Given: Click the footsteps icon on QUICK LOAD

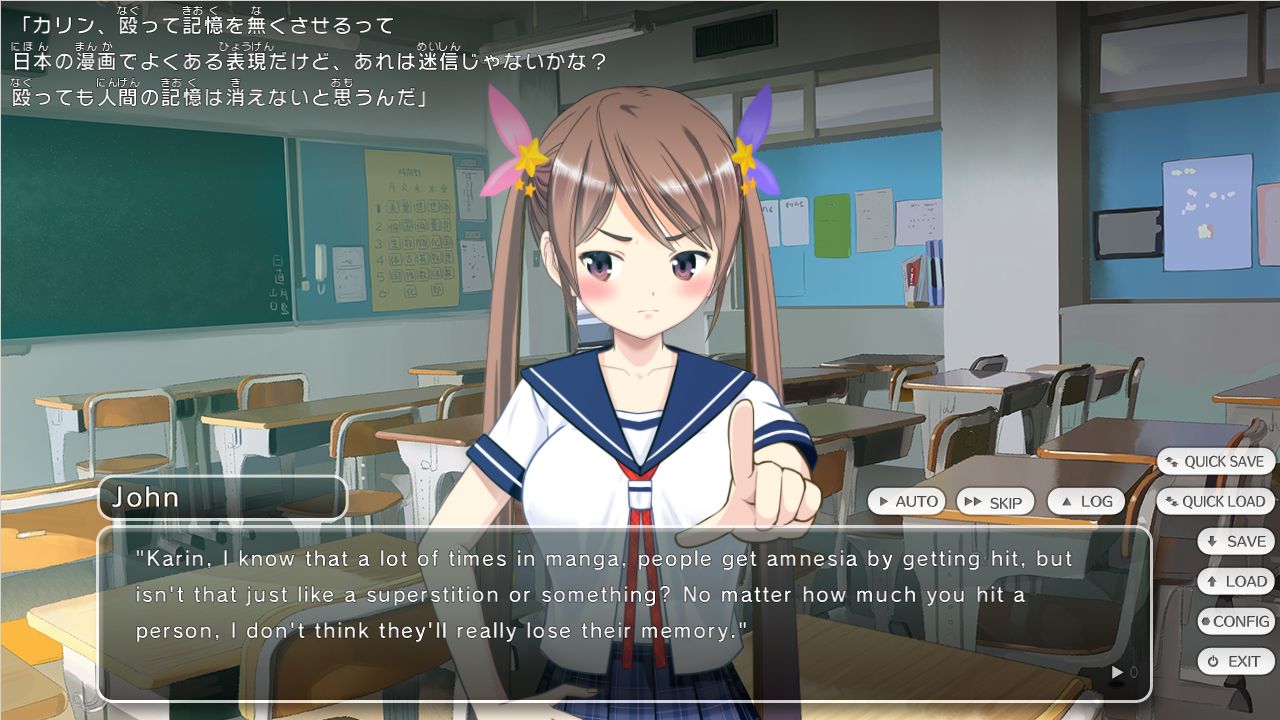Looking at the screenshot, I should click(1171, 502).
